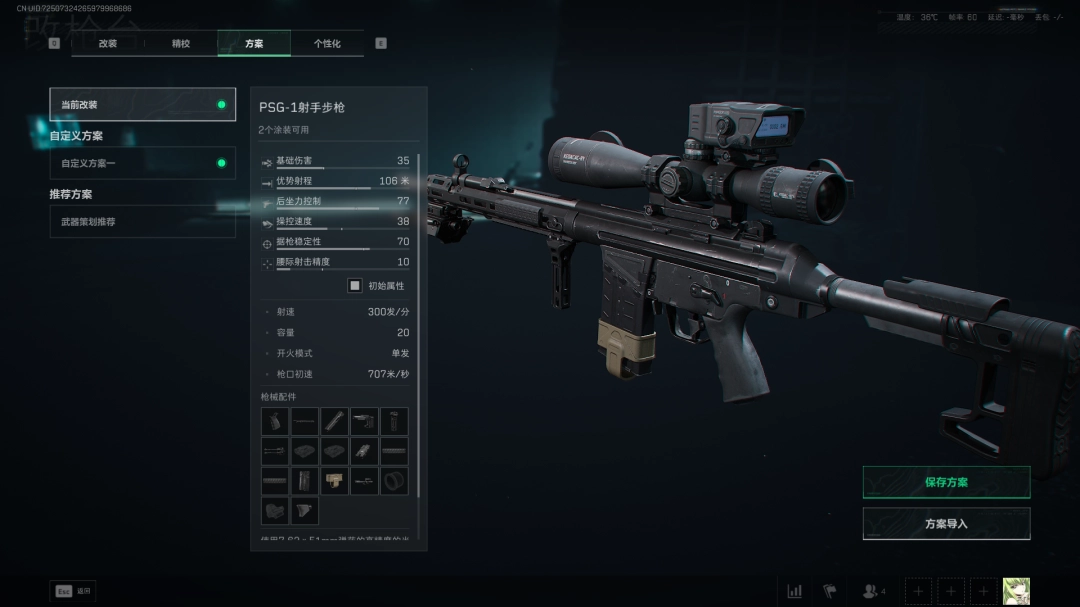Go to the 个性化 tab
The image size is (1080, 607).
[x=327, y=43]
